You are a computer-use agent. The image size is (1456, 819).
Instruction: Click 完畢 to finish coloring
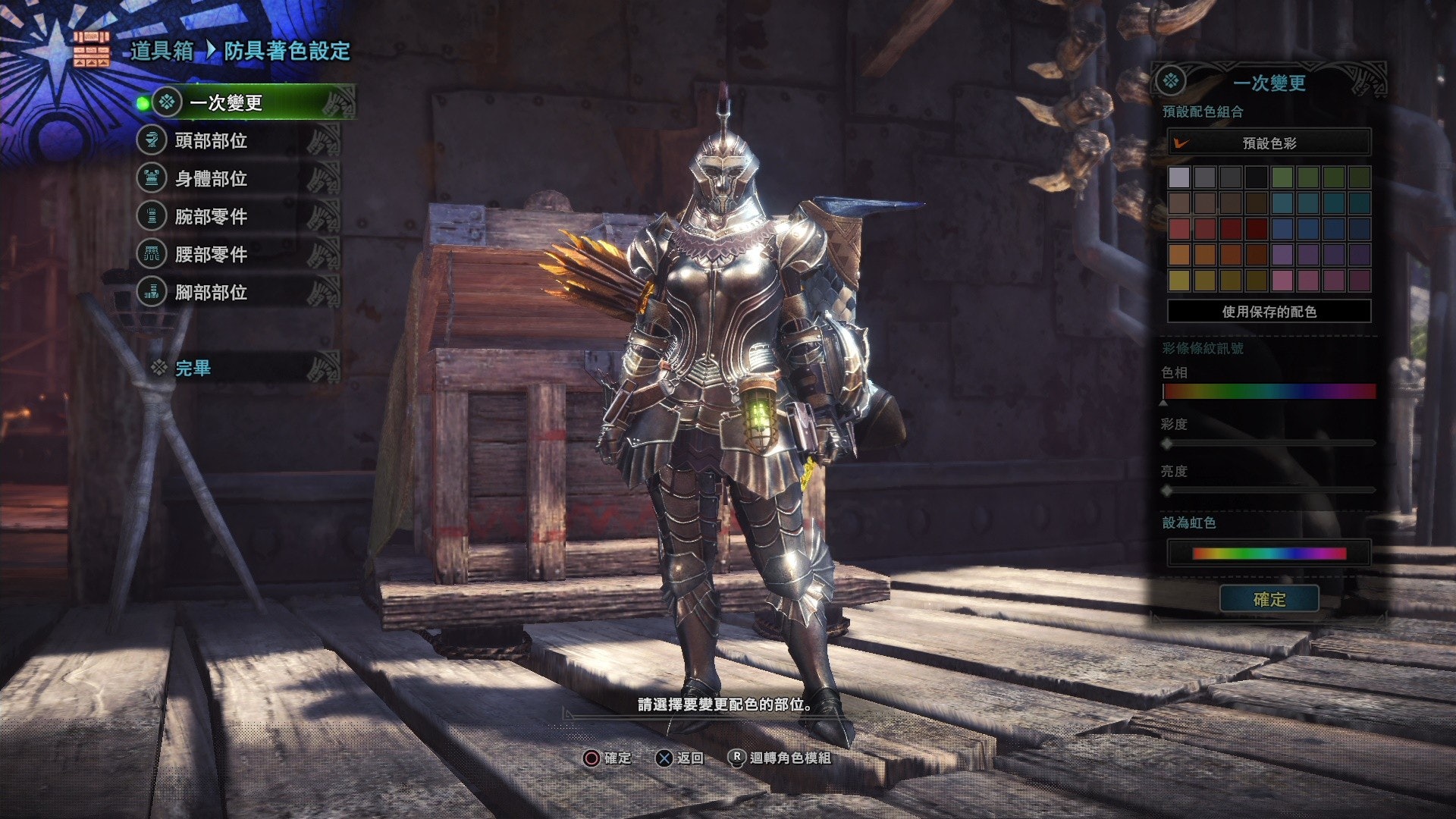coord(193,368)
